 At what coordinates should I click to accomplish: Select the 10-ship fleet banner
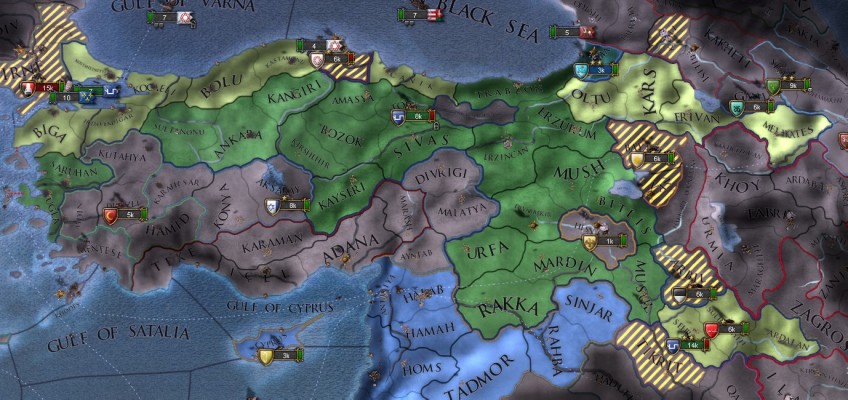click(x=62, y=98)
